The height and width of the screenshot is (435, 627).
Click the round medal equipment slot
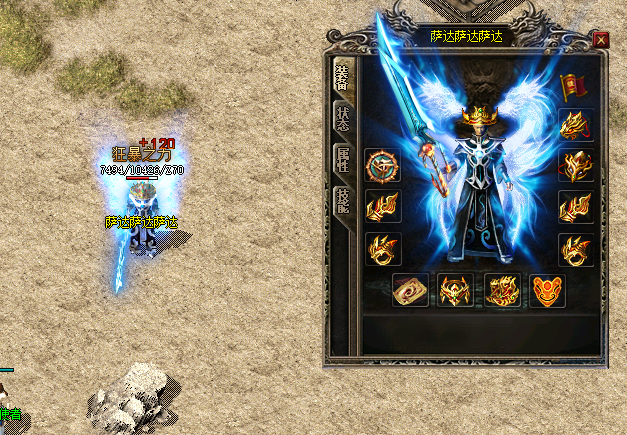click(x=383, y=165)
